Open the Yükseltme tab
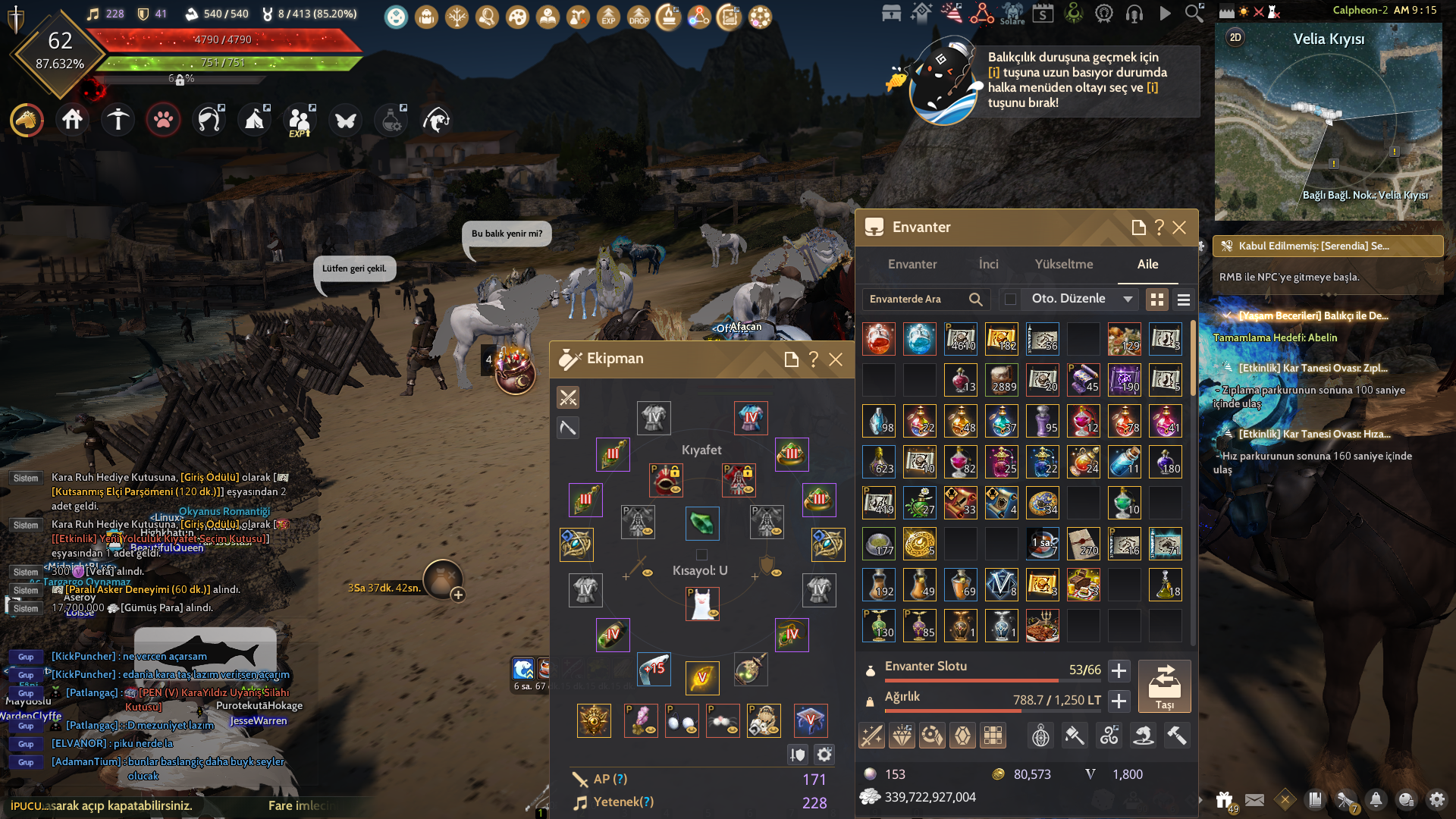The width and height of the screenshot is (1456, 819). [x=1064, y=264]
